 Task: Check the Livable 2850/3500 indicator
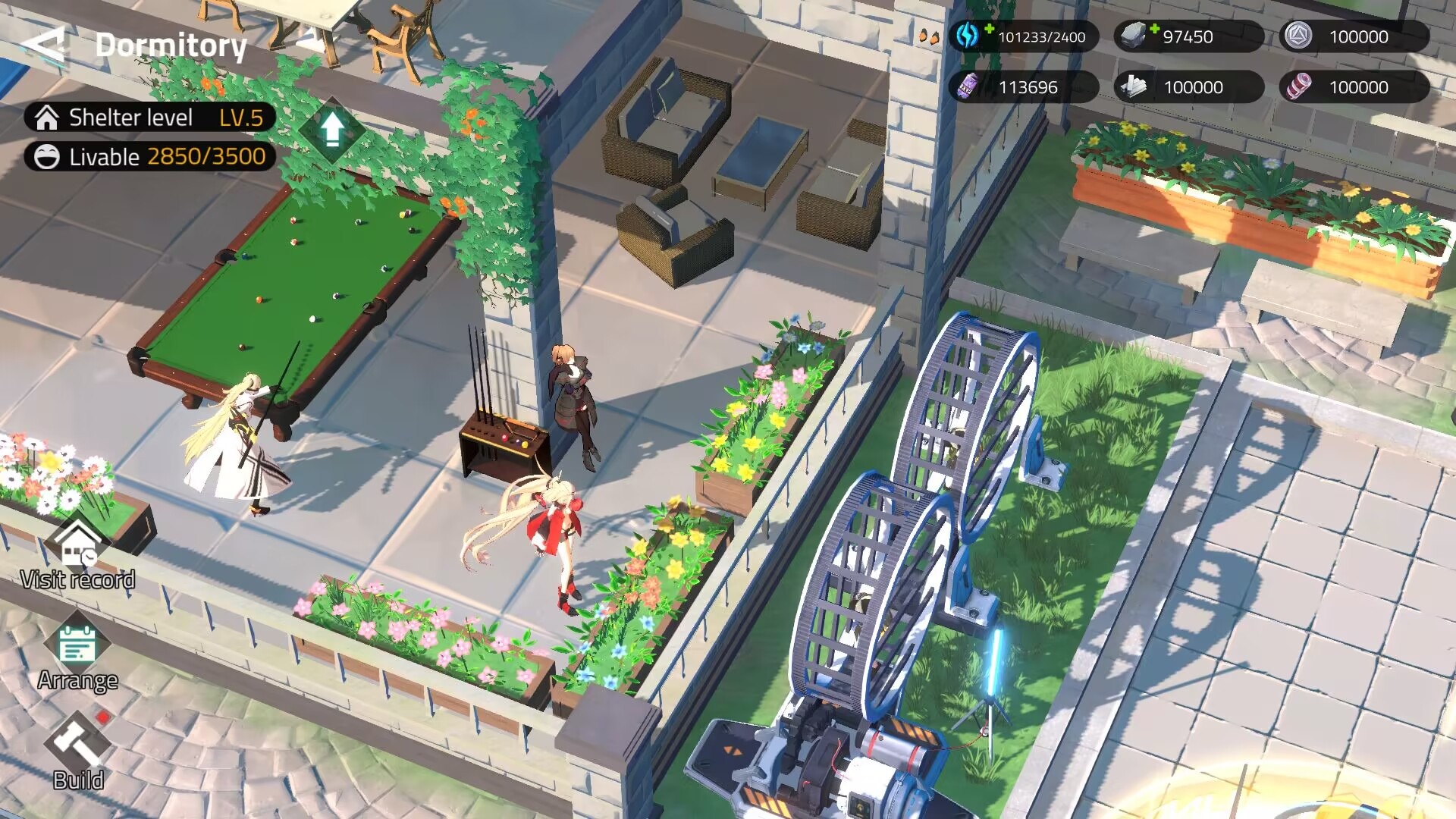150,157
